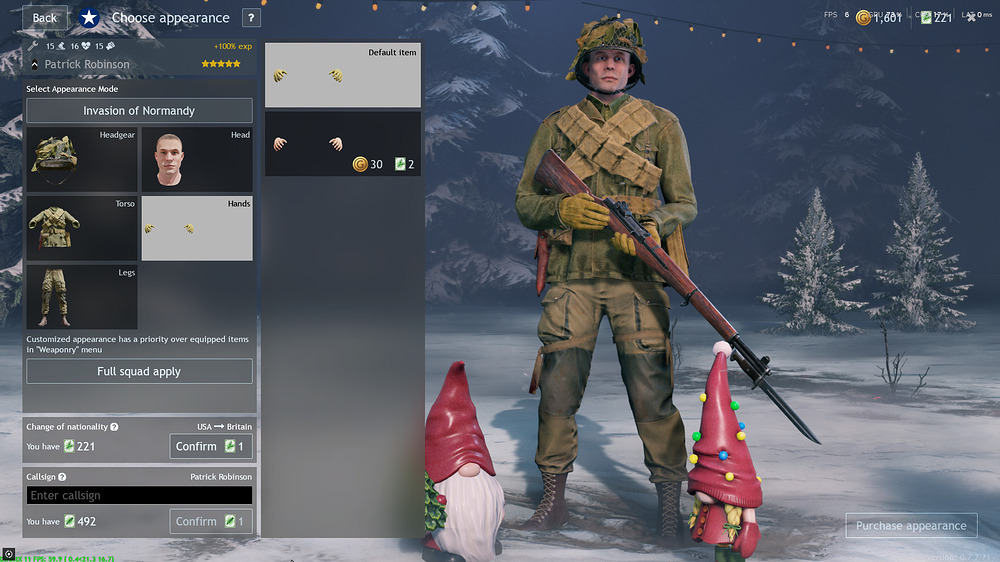Open the question mark help button

tap(250, 18)
